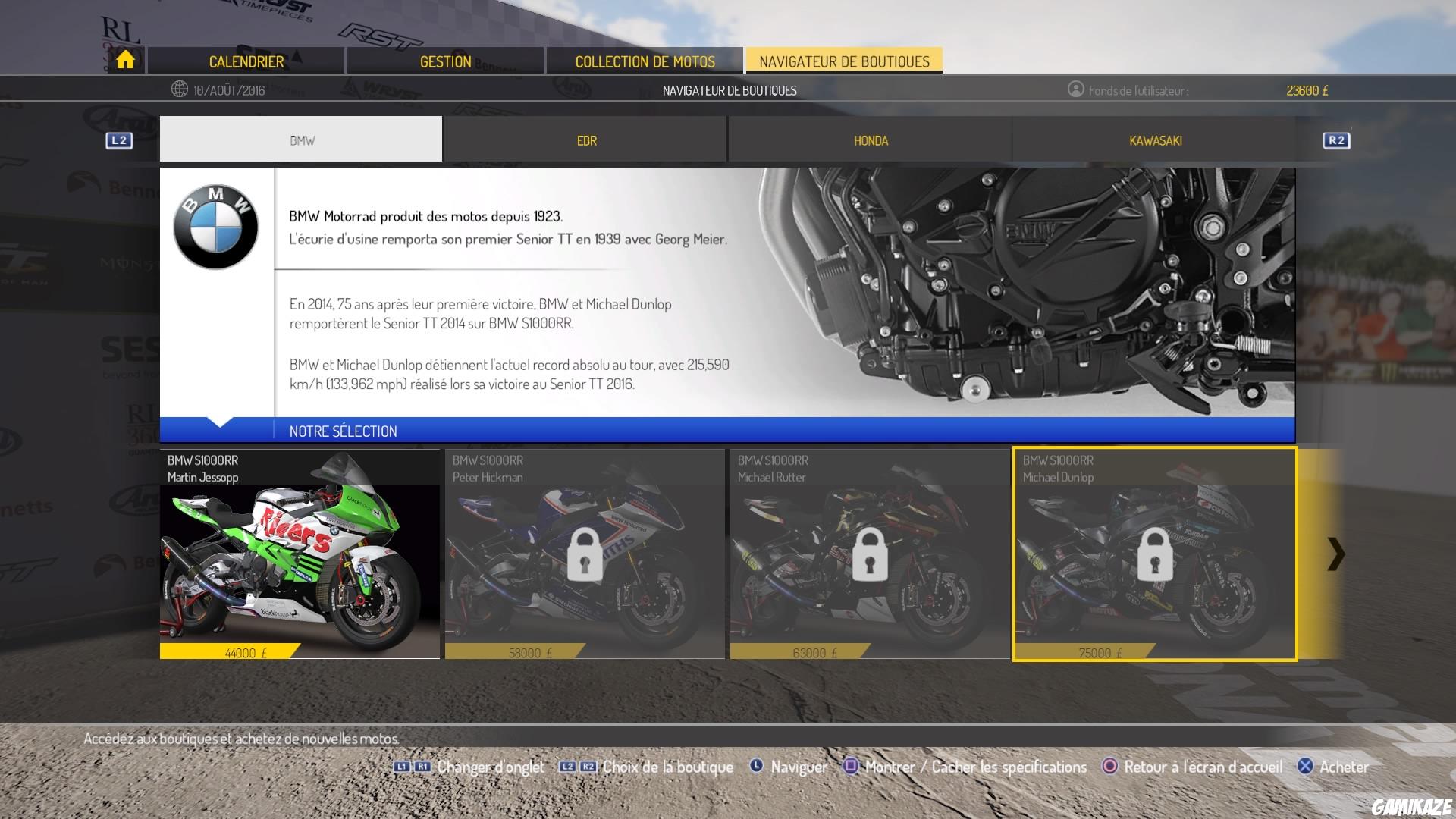
Task: Open the KAWASAKI boutique section
Action: point(1156,140)
